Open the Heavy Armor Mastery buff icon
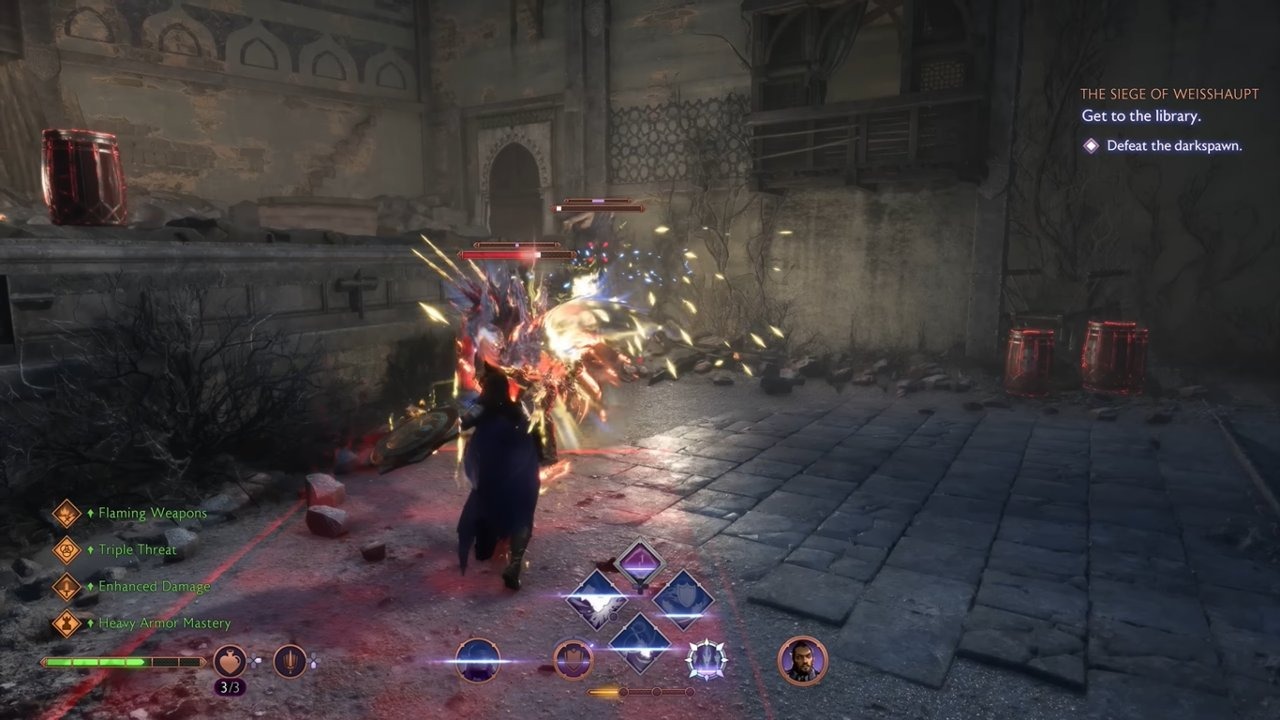Viewport: 1280px width, 720px height. click(x=66, y=623)
